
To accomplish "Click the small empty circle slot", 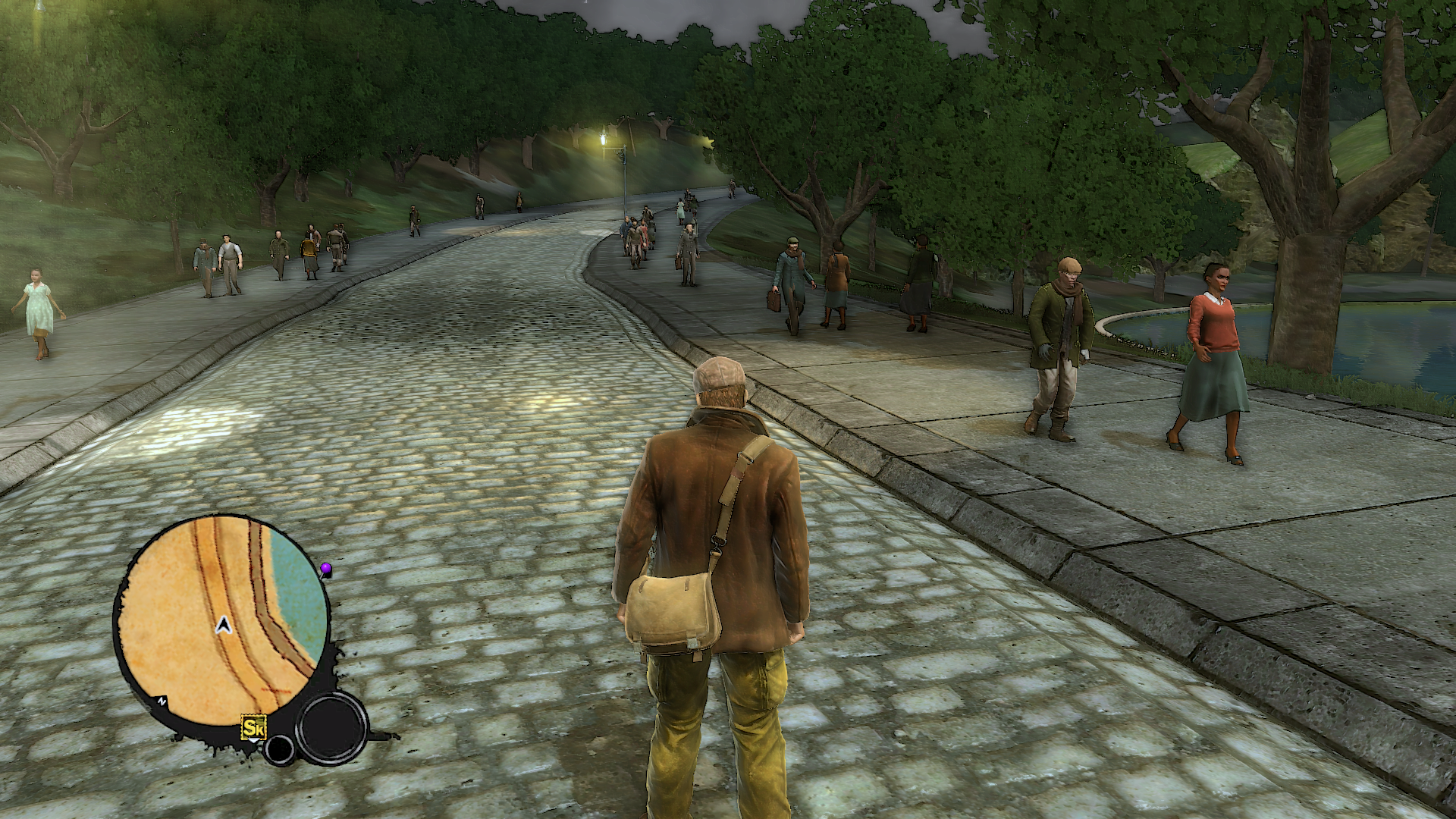I will [x=279, y=749].
